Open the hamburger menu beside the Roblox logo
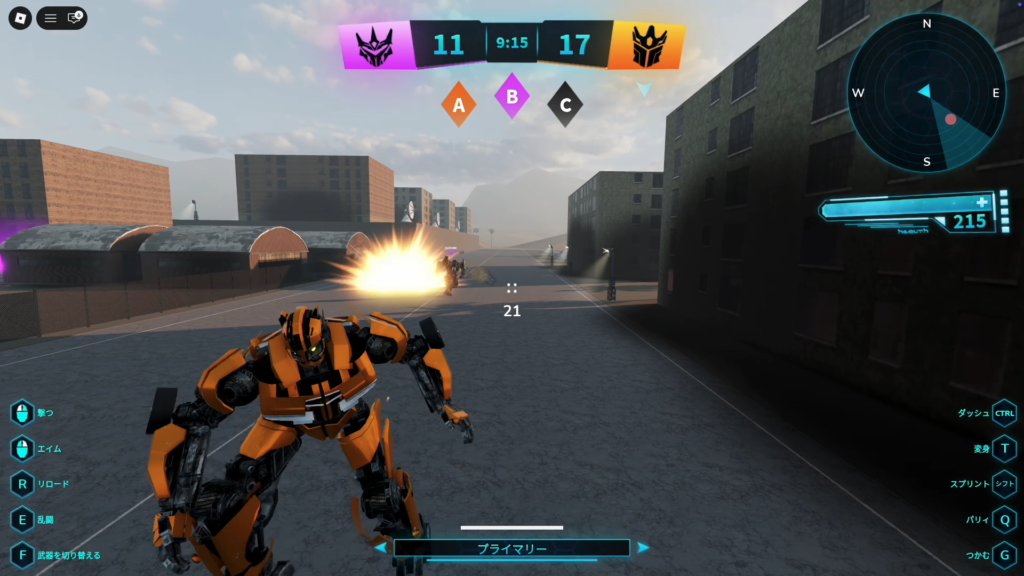1024x576 pixels. 50,18
